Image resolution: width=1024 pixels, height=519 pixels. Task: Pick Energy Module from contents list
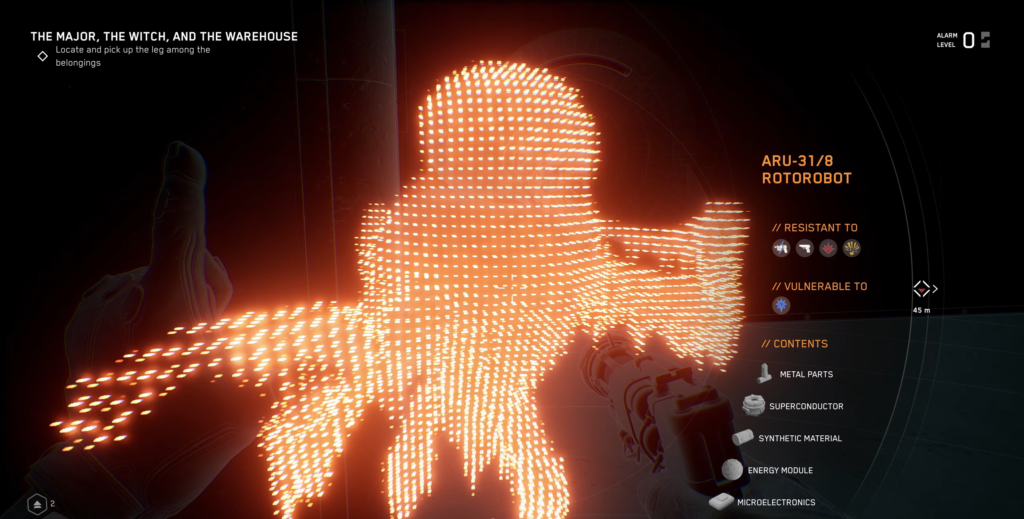780,470
